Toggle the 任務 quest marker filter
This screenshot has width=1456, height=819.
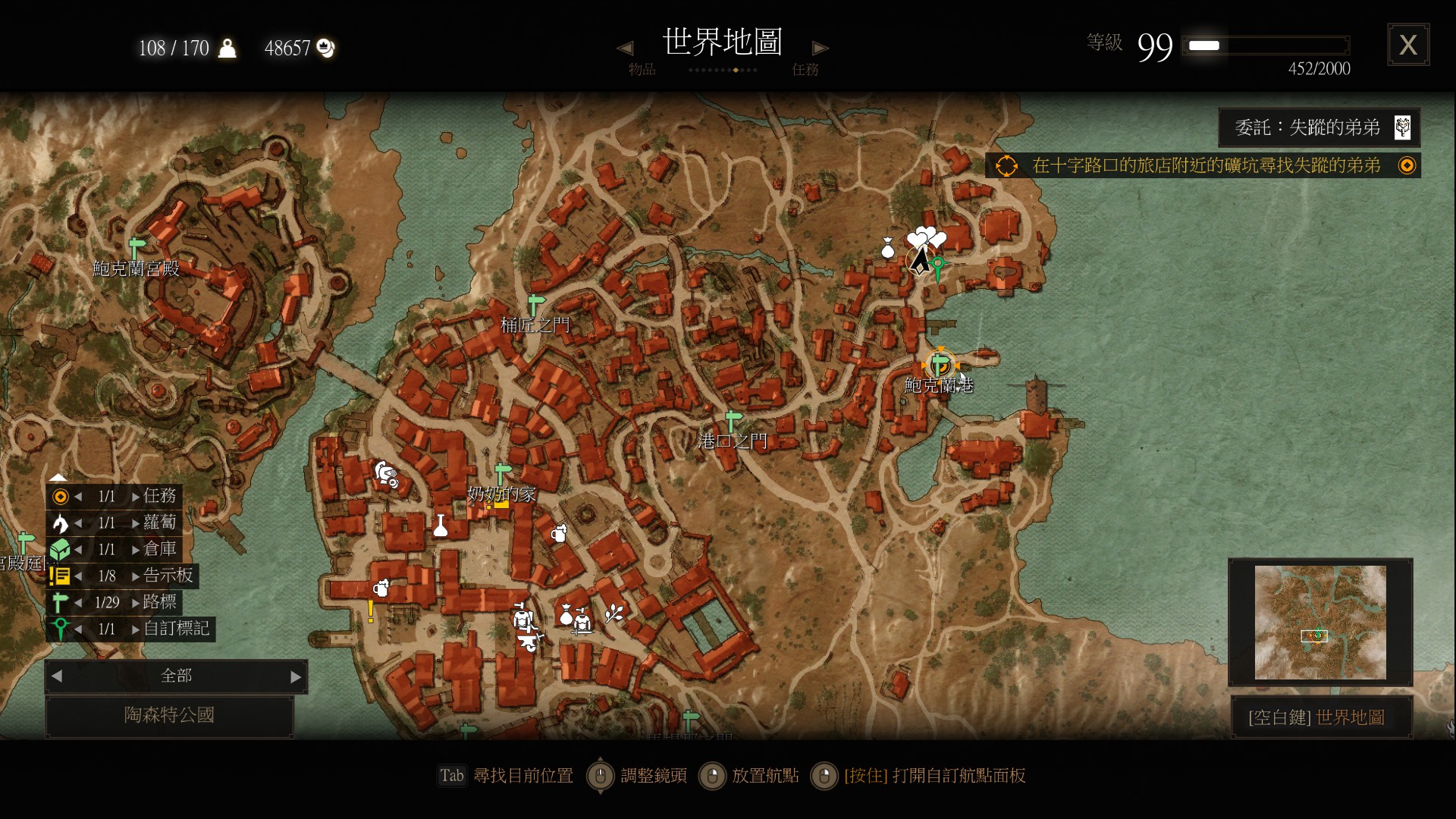coord(60,496)
